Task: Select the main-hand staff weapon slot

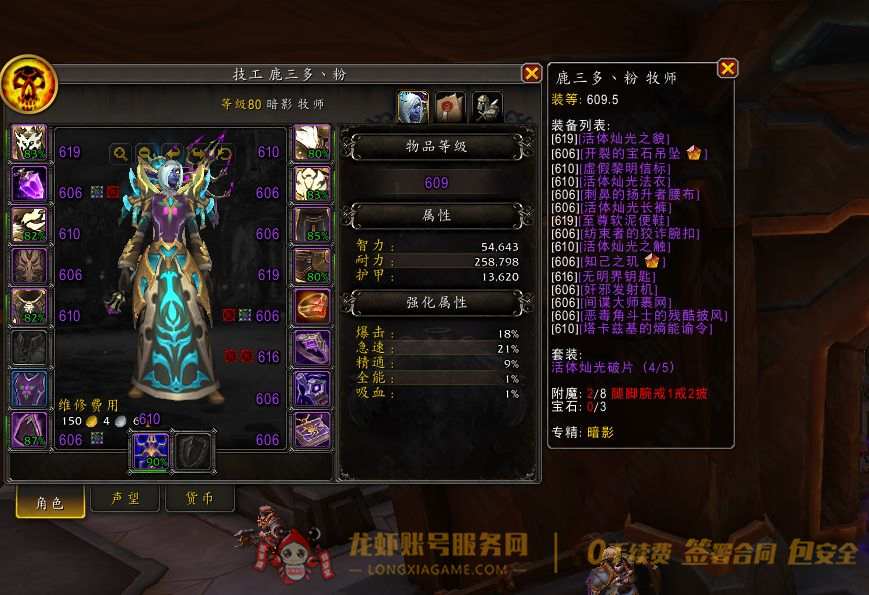Action: click(151, 452)
